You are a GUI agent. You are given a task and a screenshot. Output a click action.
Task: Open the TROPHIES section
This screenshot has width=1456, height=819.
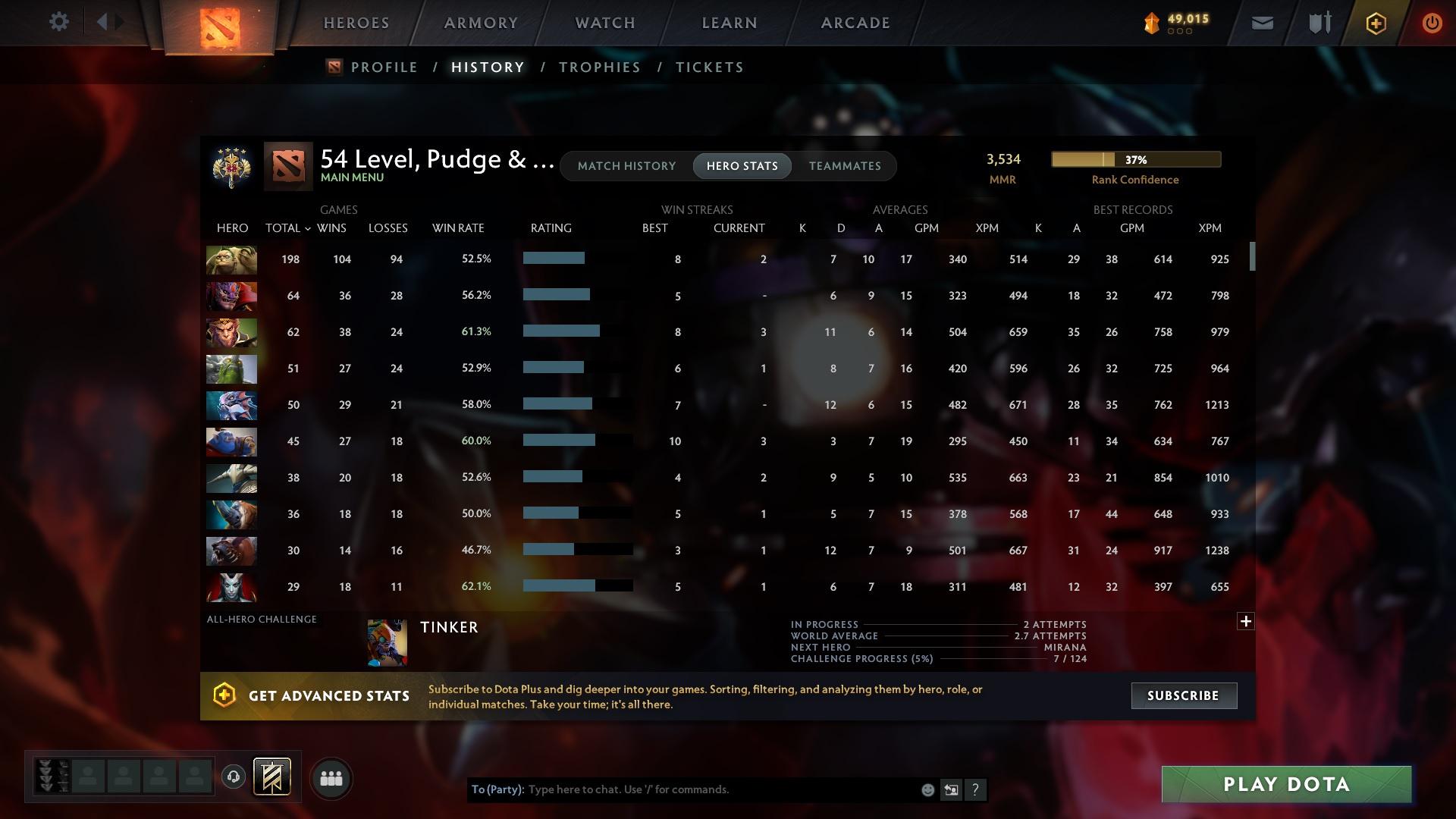pos(598,67)
